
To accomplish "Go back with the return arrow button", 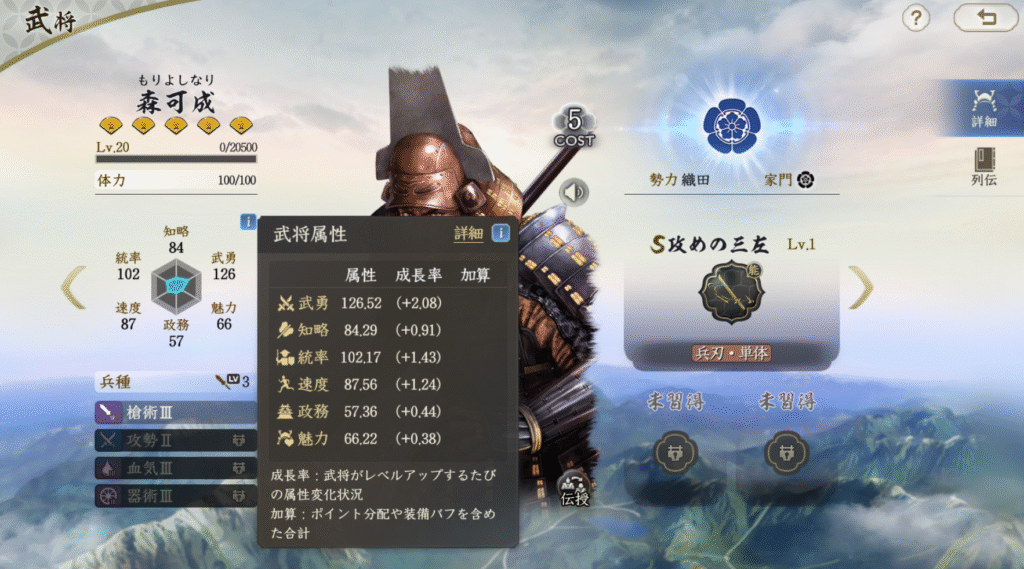I will tap(984, 18).
